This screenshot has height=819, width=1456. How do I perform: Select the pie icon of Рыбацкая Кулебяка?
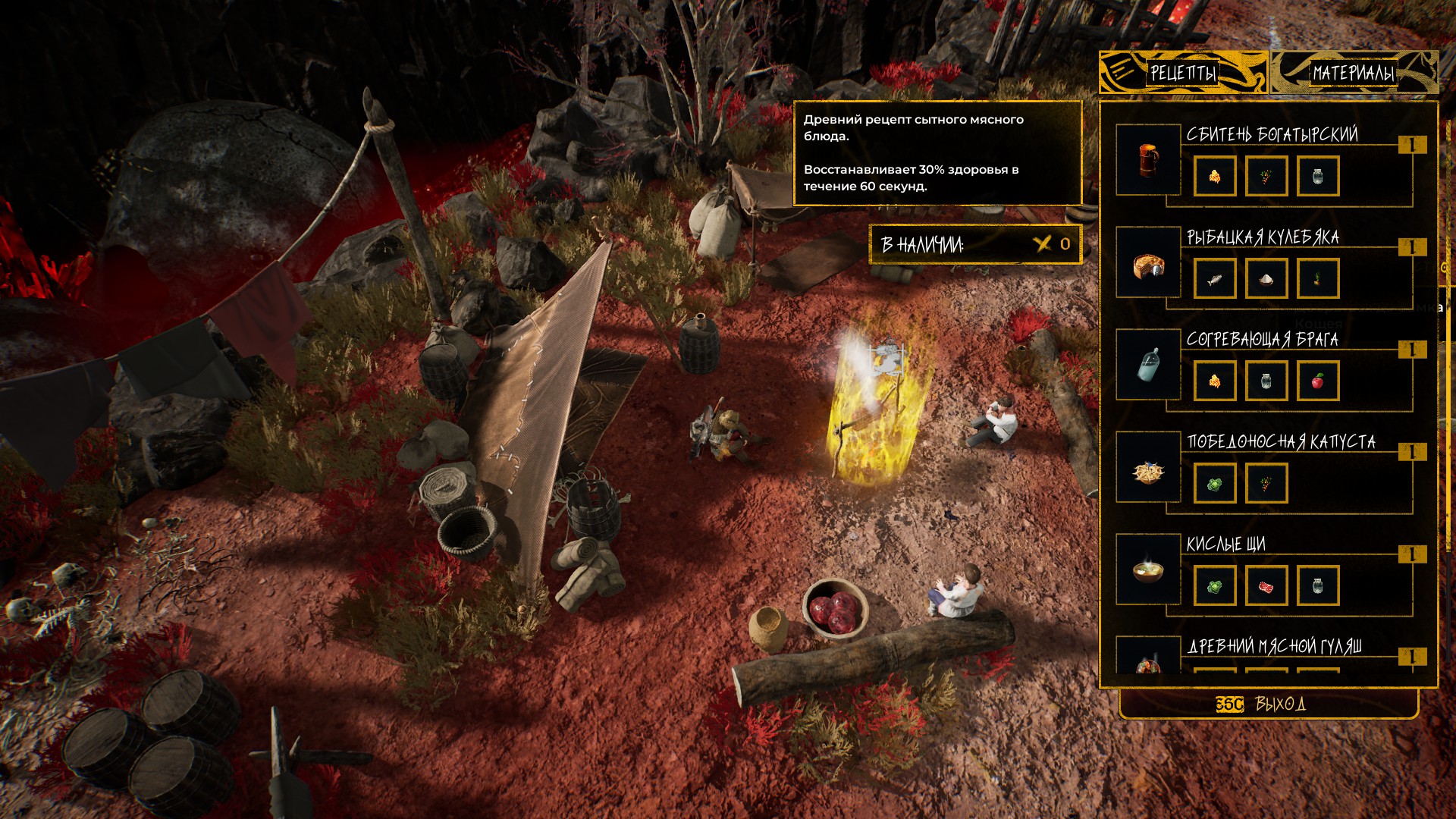(x=1148, y=262)
